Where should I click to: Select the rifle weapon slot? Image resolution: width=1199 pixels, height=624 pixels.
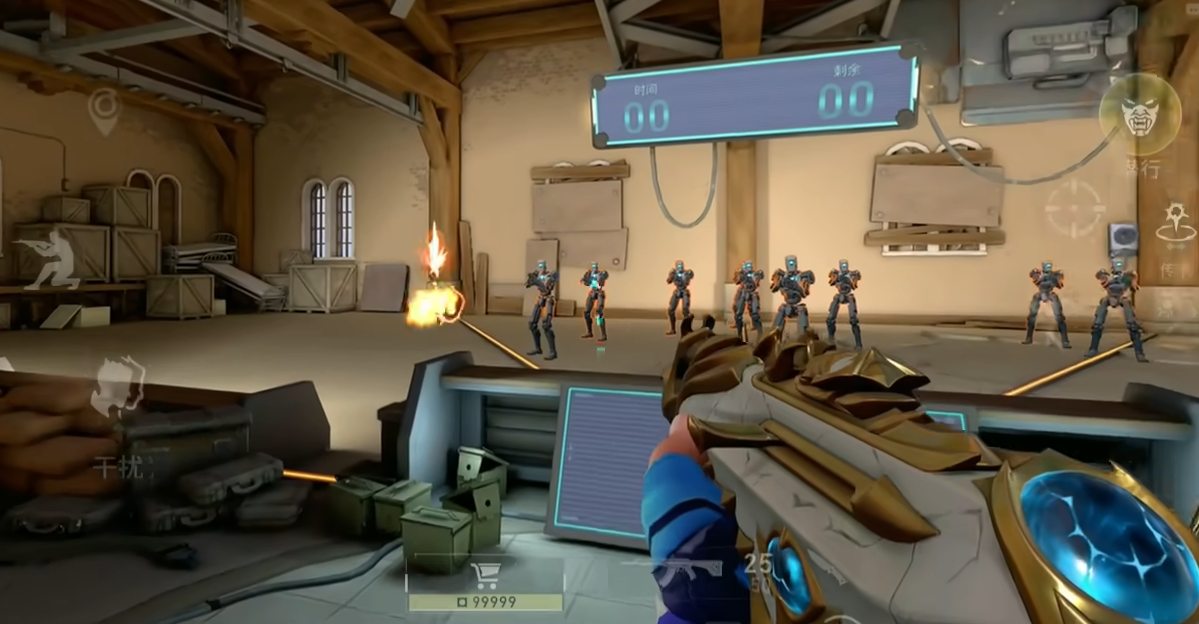(686, 568)
